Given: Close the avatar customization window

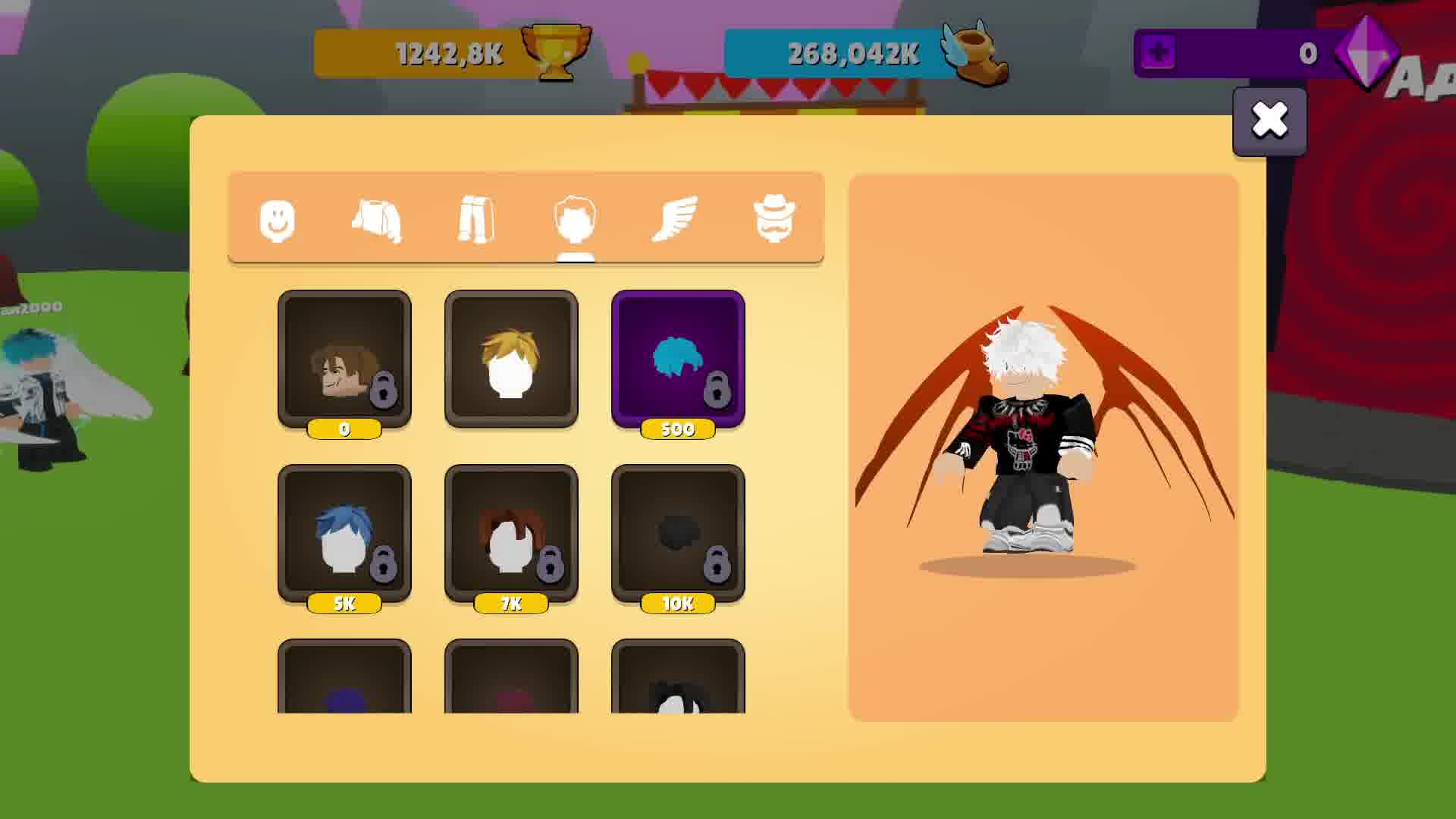Looking at the screenshot, I should tap(1270, 120).
